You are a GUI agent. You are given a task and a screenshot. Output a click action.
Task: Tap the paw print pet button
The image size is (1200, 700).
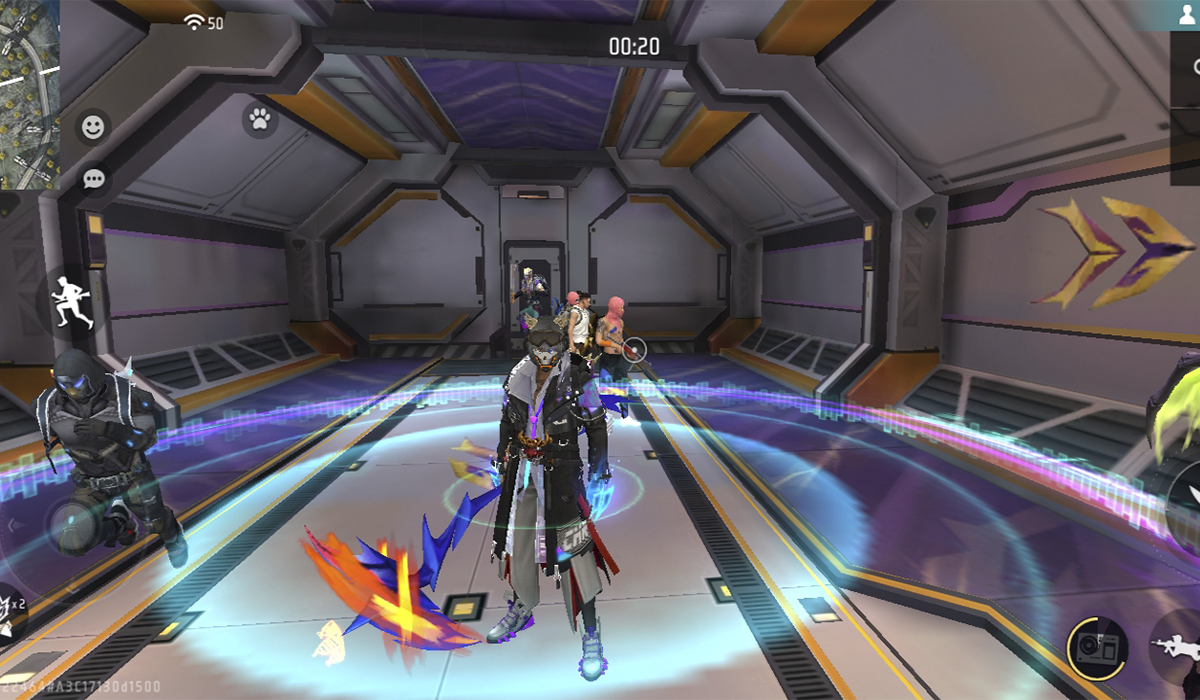[x=260, y=121]
